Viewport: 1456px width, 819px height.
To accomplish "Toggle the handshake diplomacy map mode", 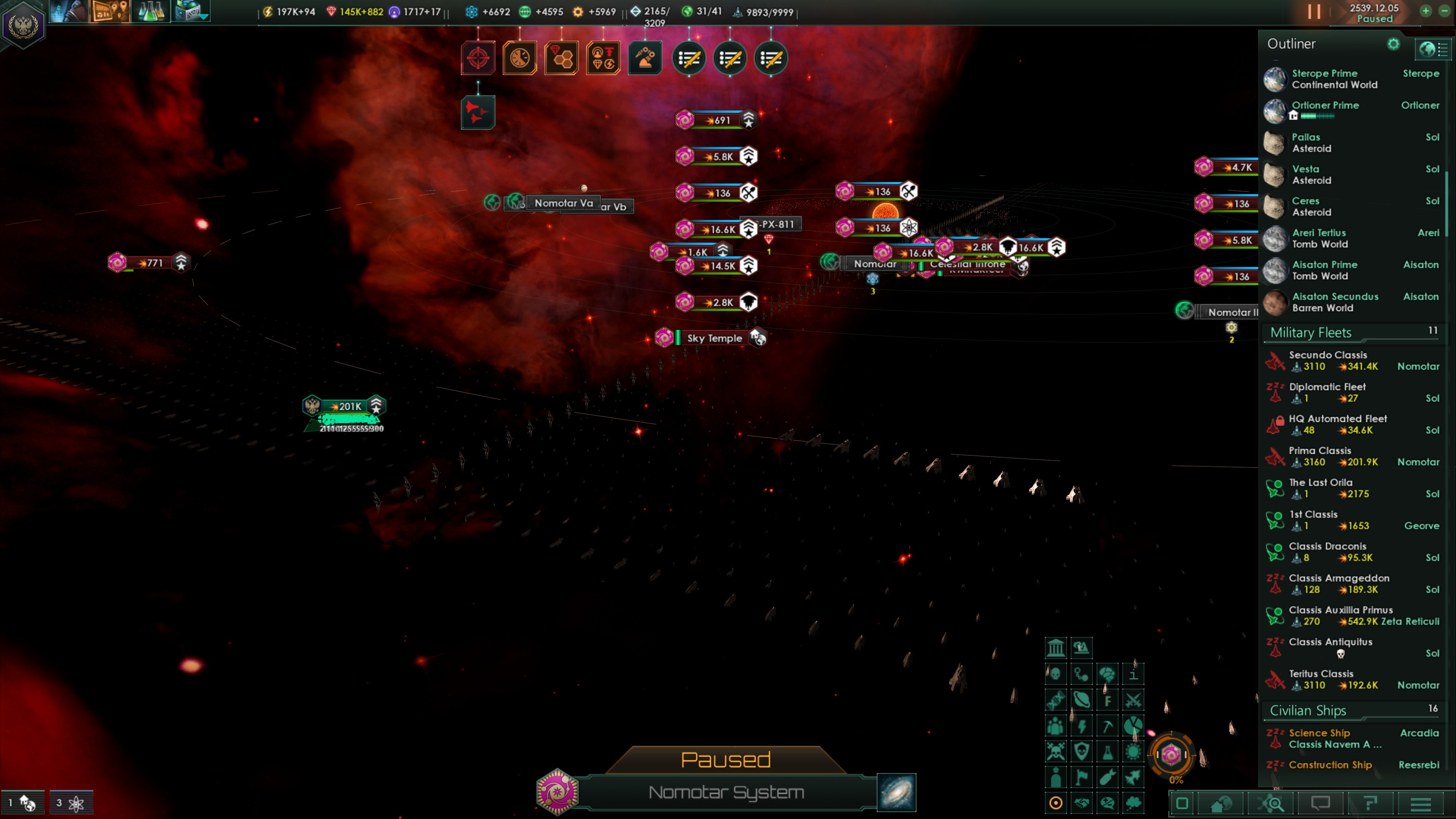I will coord(1081,803).
